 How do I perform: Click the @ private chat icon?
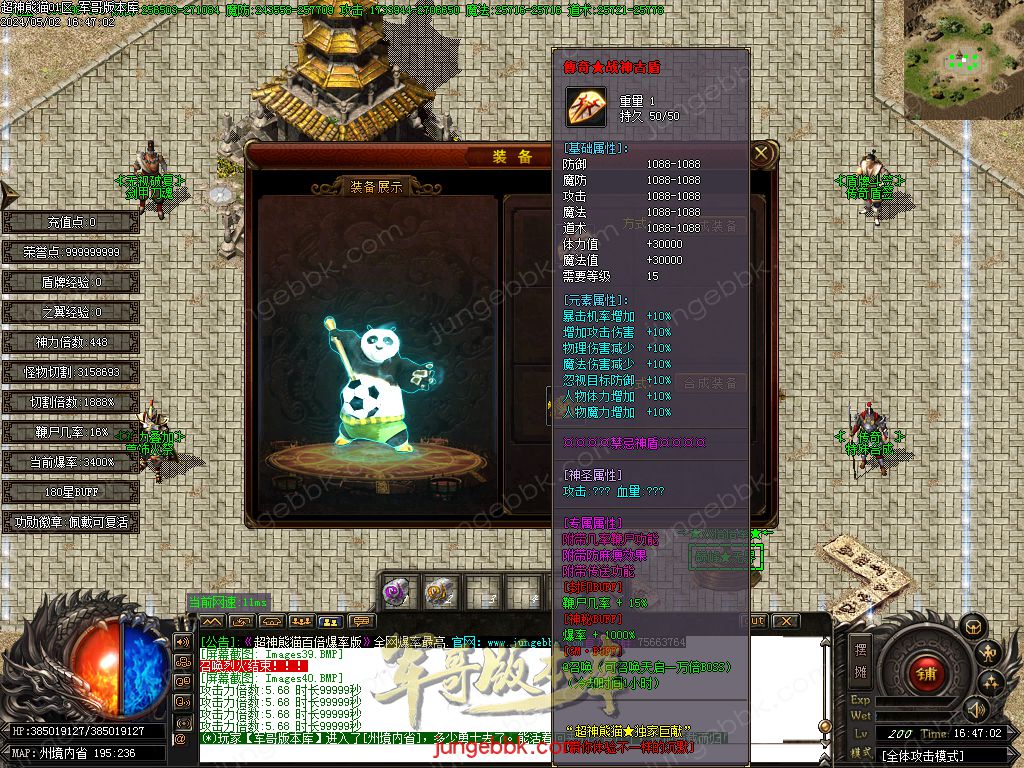pos(181,740)
